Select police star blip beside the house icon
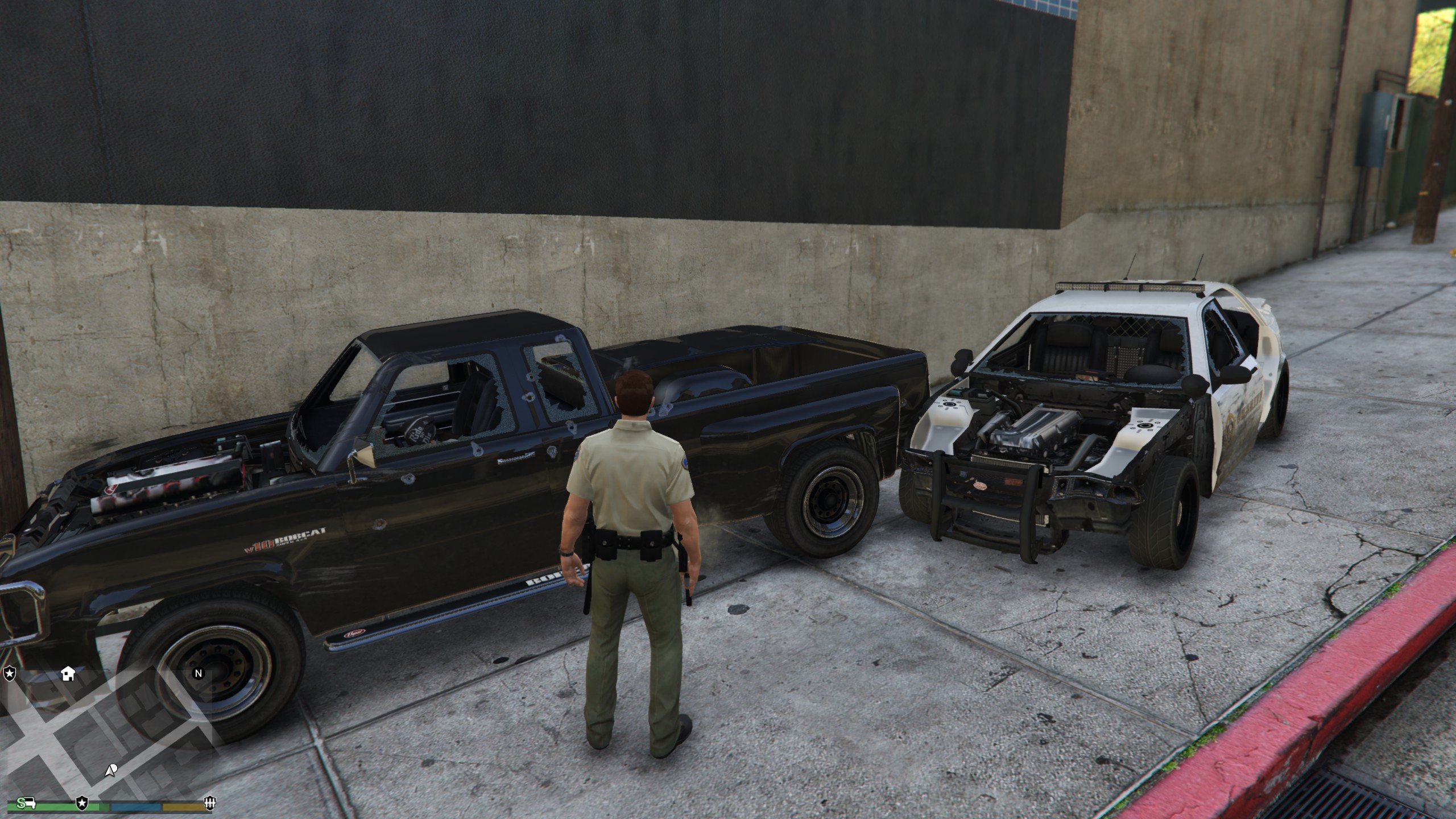 pos(10,675)
